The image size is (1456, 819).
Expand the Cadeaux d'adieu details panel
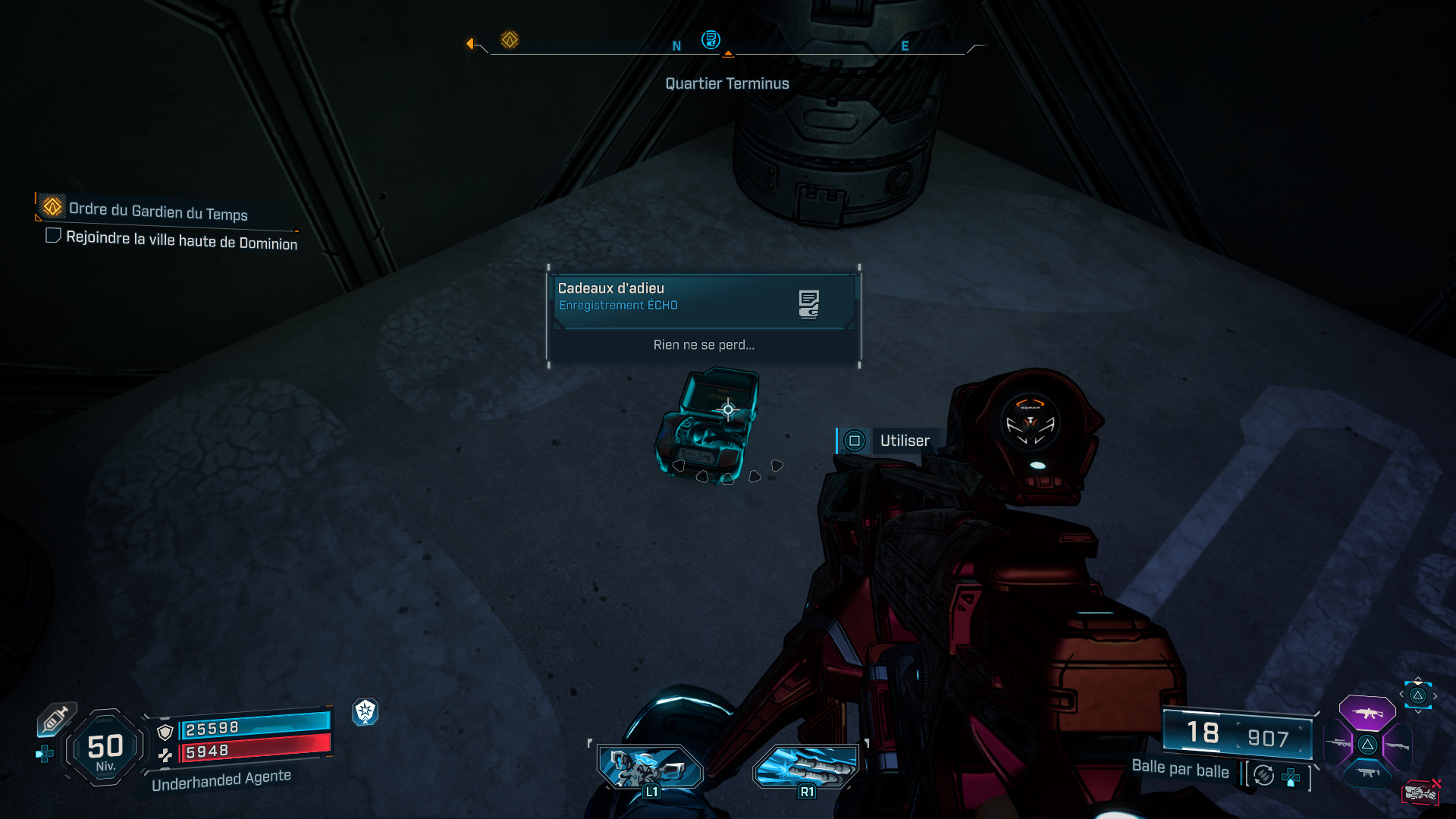pos(702,316)
